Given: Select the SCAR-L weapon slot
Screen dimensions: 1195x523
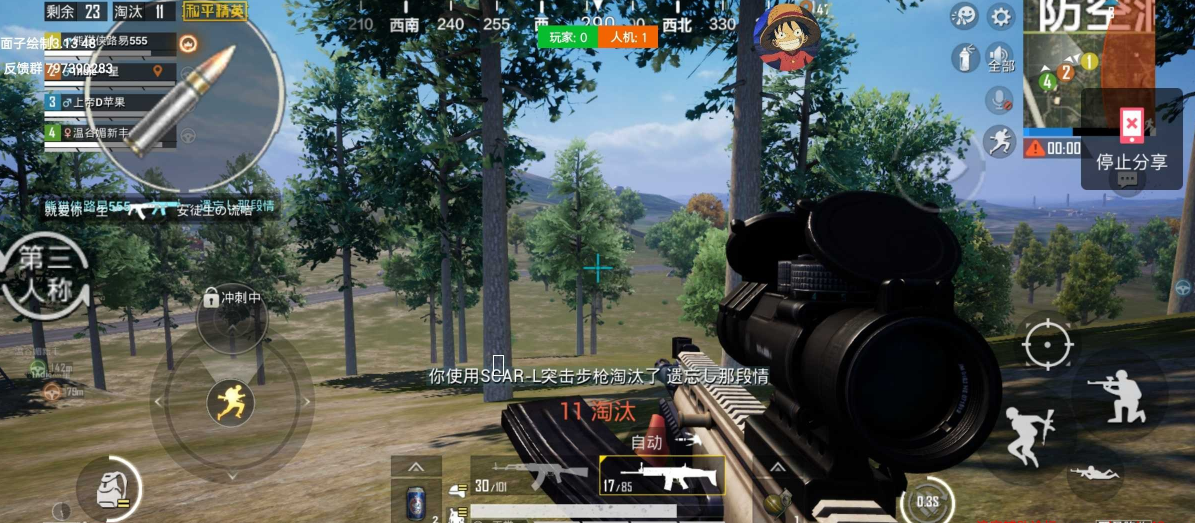Looking at the screenshot, I should tap(662, 477).
